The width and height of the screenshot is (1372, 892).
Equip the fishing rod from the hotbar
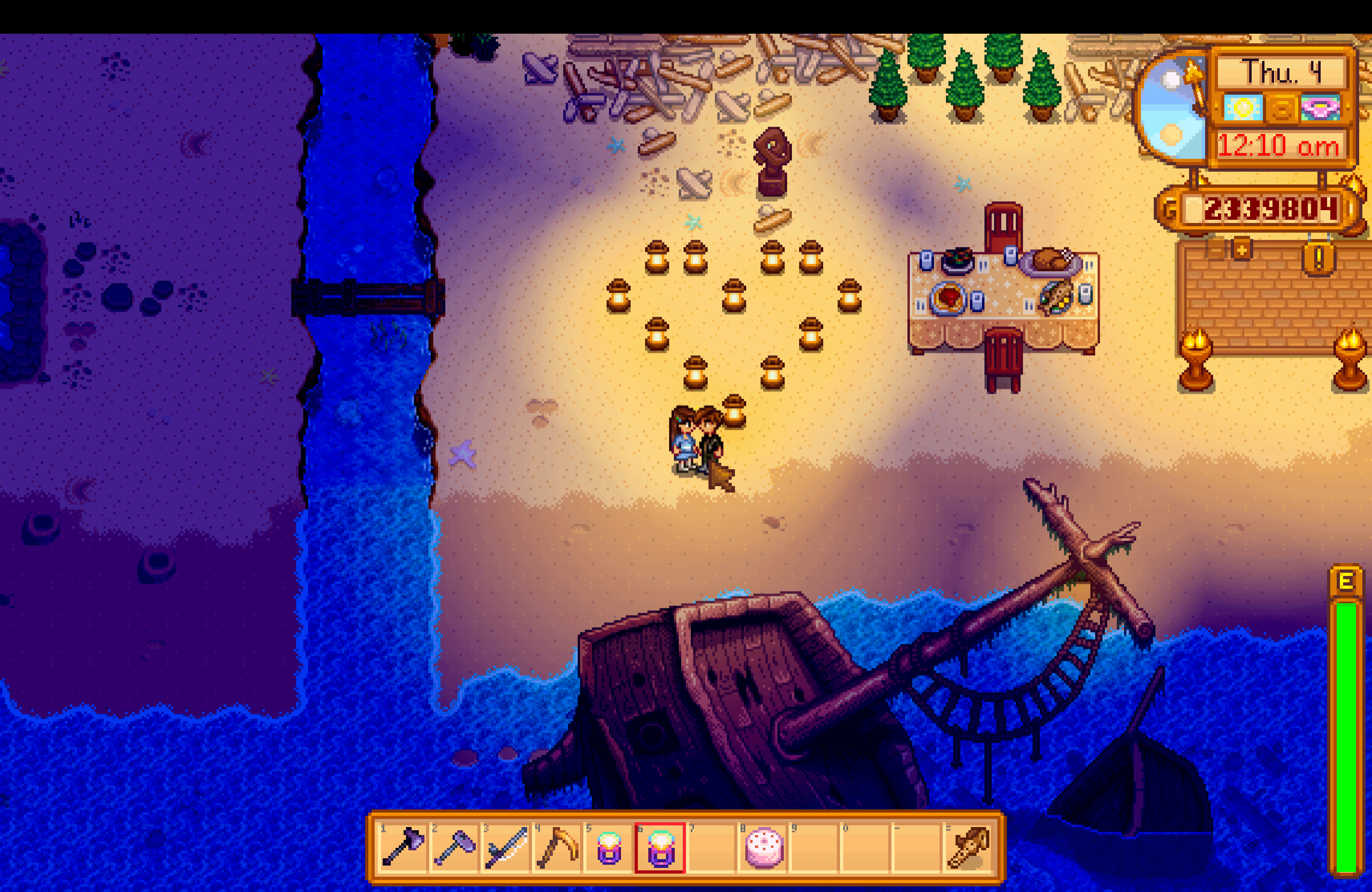point(505,847)
